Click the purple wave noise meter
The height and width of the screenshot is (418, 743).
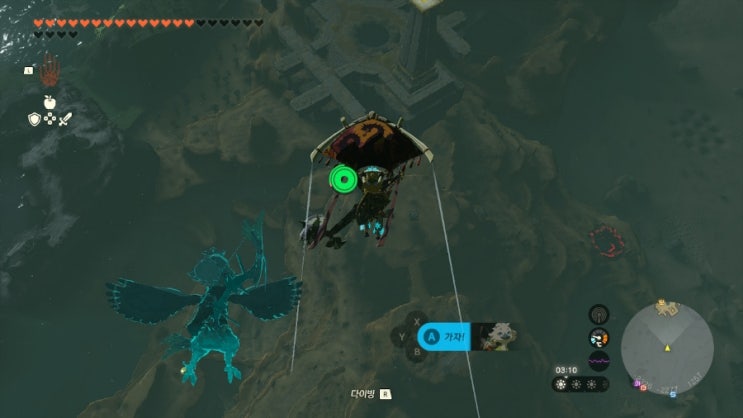(599, 361)
